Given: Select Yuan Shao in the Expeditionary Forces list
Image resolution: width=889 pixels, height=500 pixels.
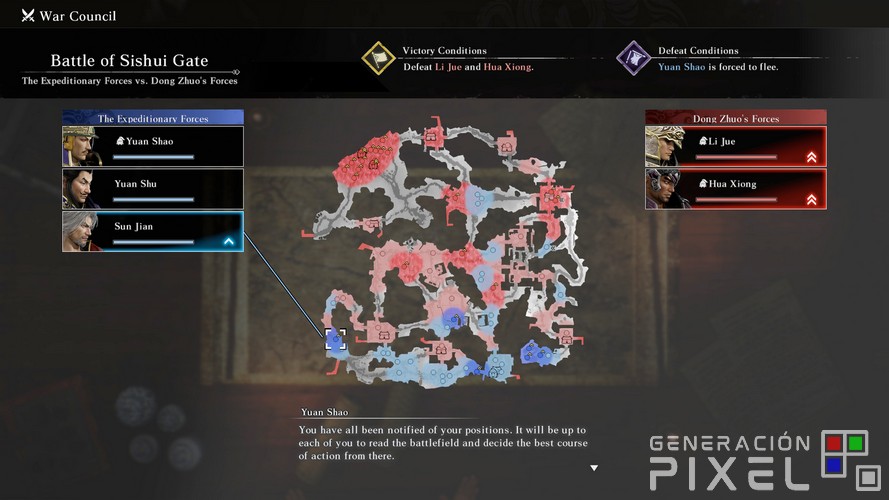Looking at the screenshot, I should click(x=153, y=146).
